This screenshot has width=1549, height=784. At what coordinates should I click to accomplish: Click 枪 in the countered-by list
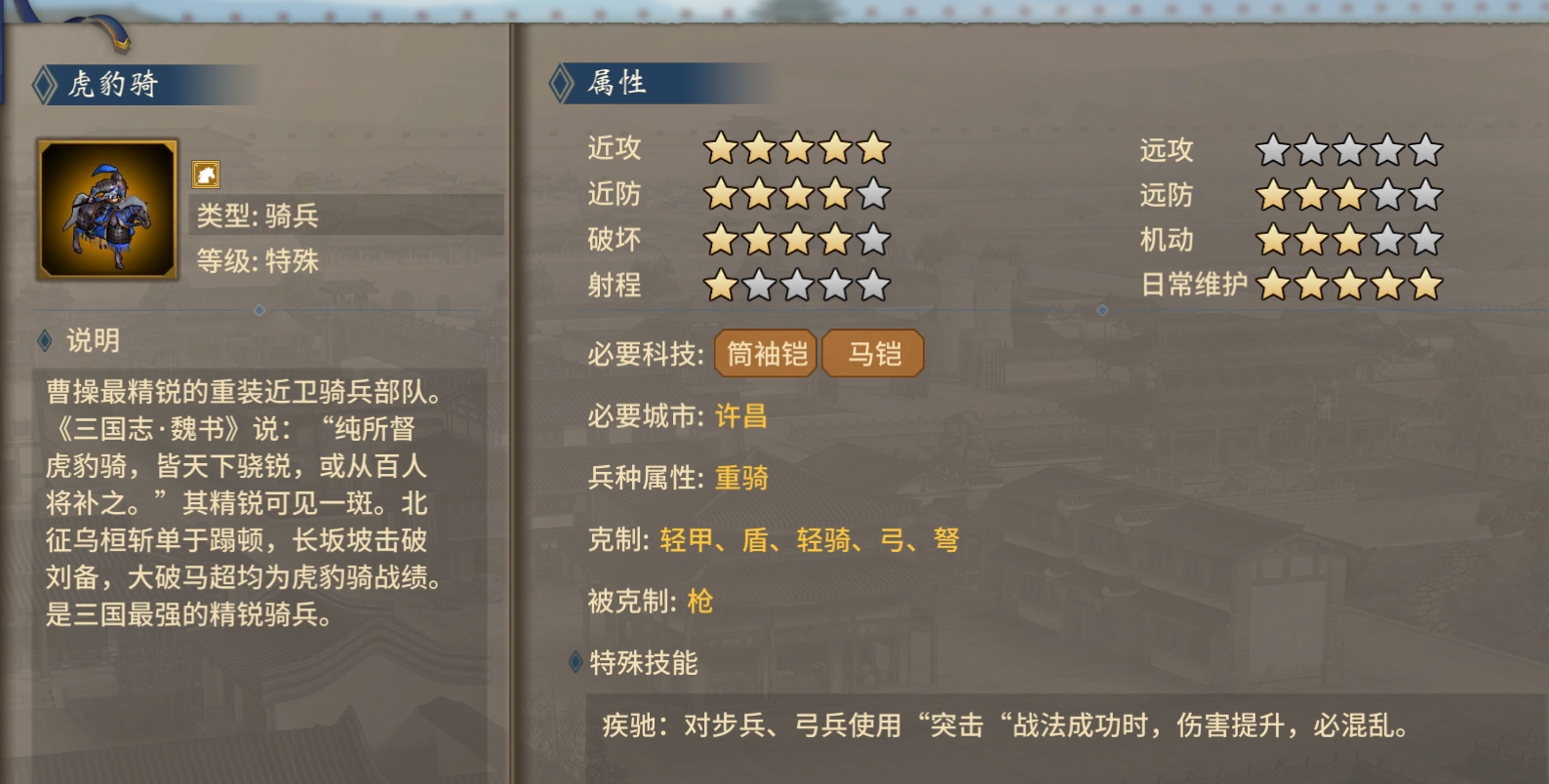tap(700, 604)
